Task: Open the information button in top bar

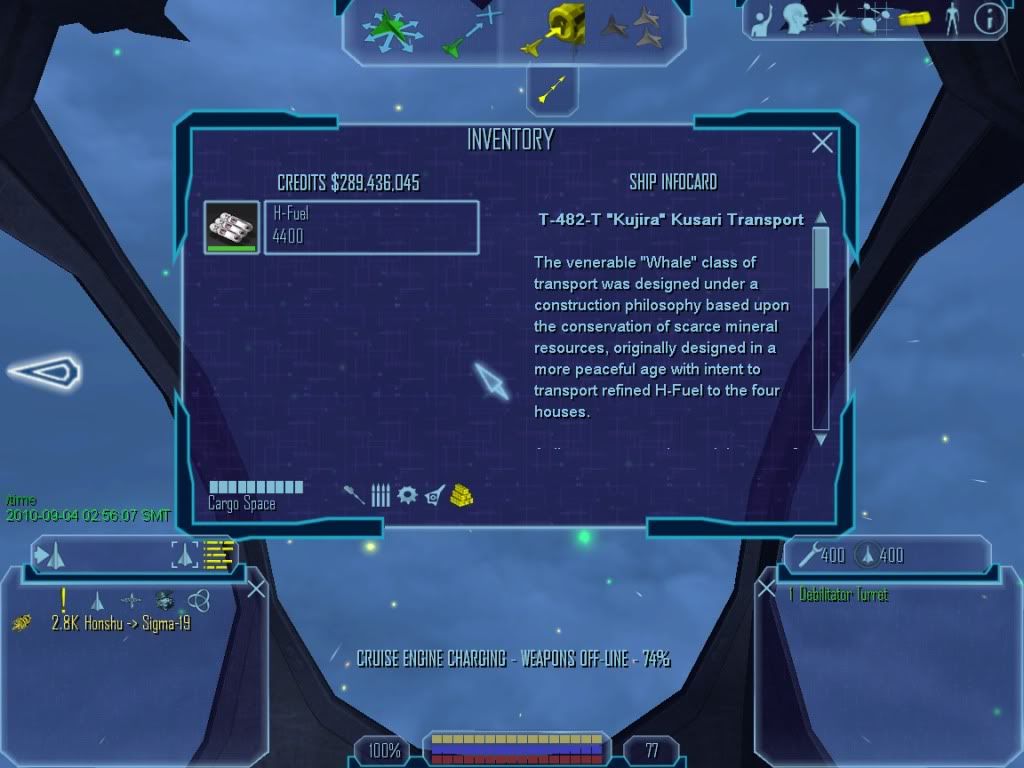Action: (989, 18)
